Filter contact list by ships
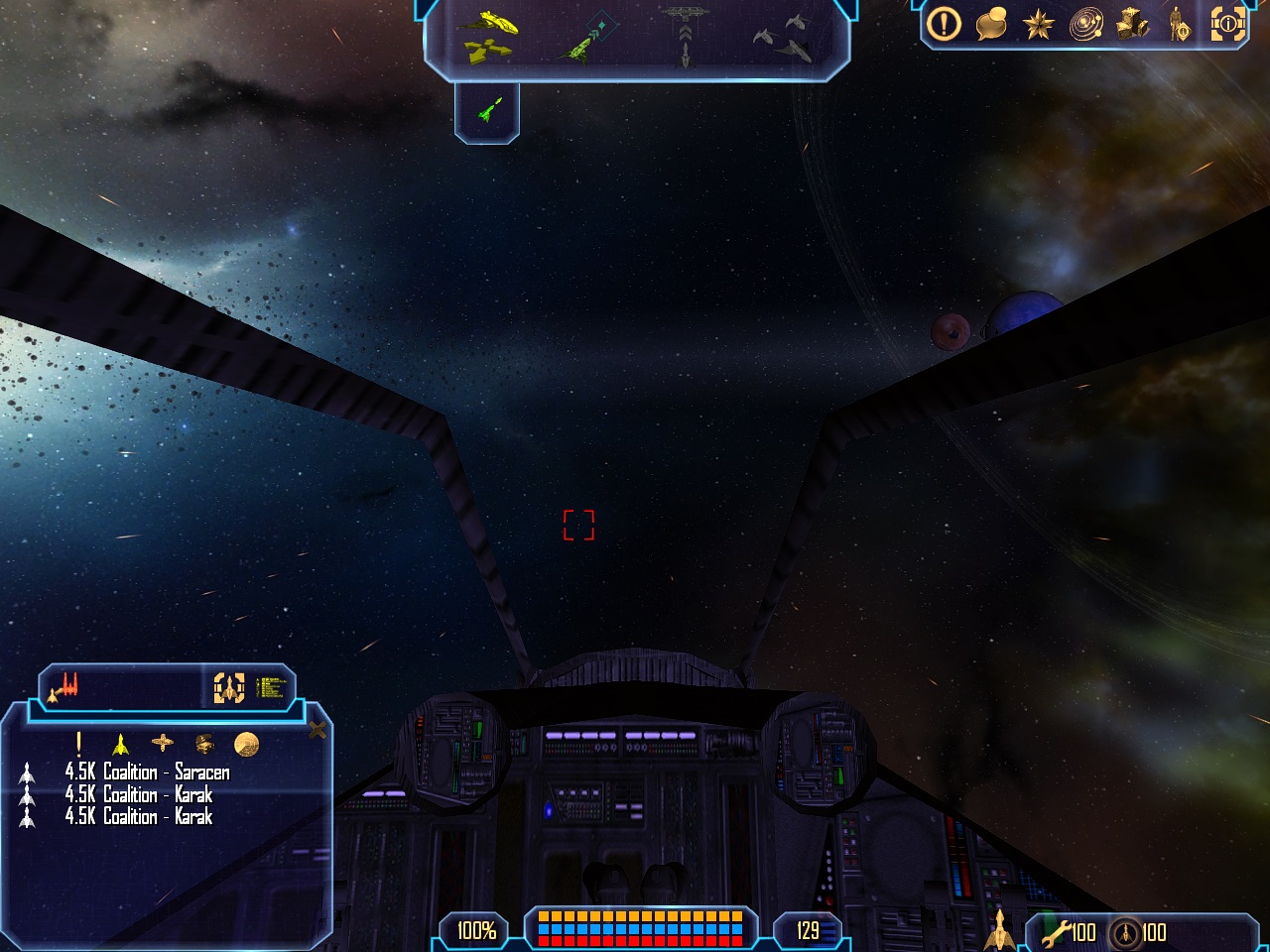This screenshot has width=1270, height=952. click(120, 743)
